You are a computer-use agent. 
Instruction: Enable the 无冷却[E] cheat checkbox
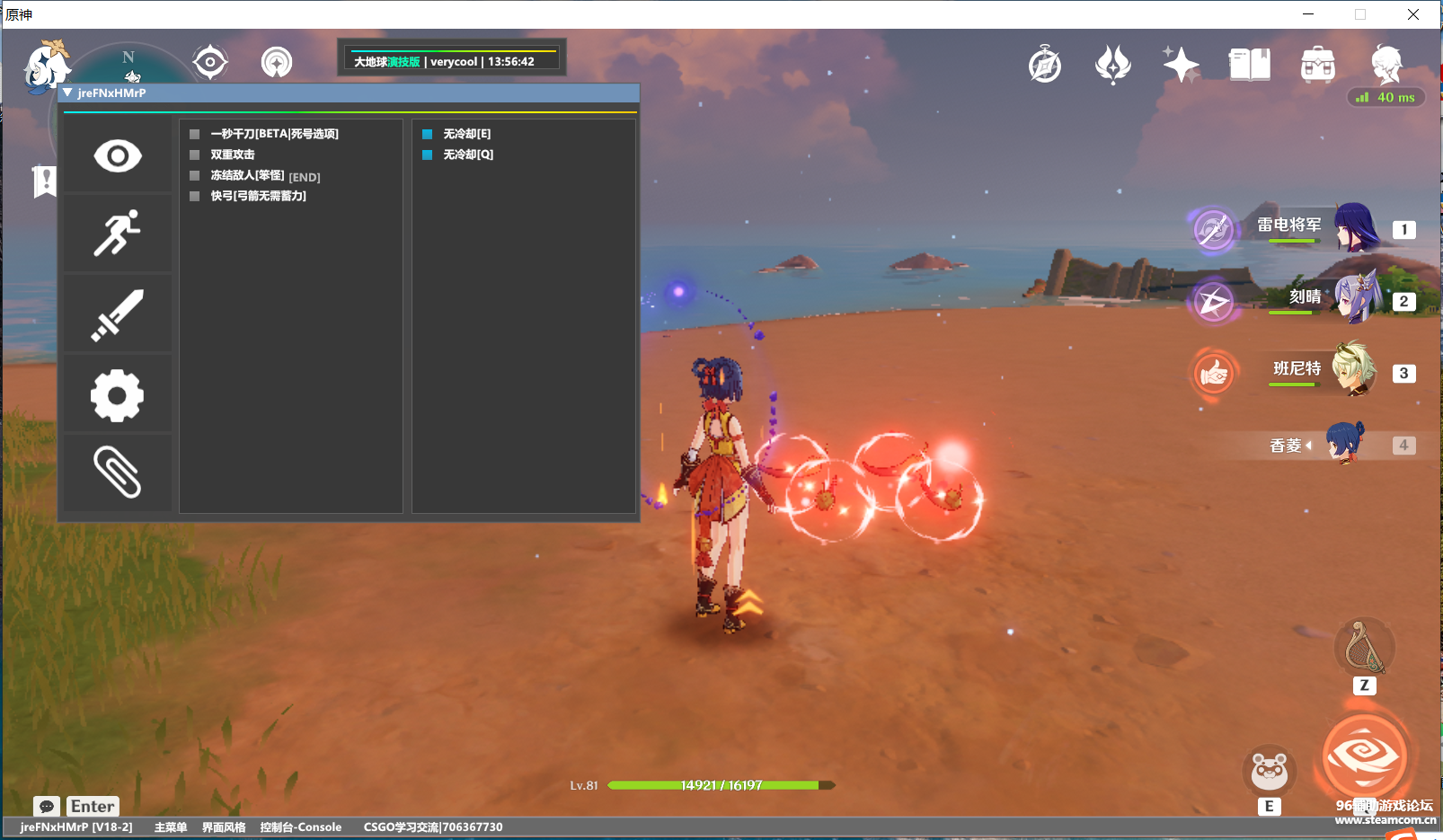tap(426, 133)
